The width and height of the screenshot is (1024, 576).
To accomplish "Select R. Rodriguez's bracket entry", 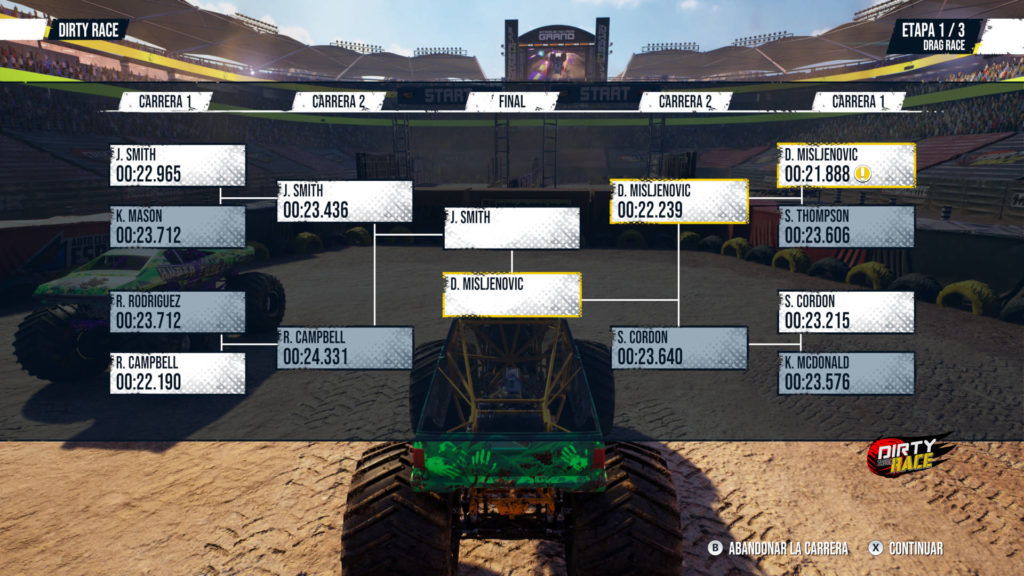I will point(178,312).
